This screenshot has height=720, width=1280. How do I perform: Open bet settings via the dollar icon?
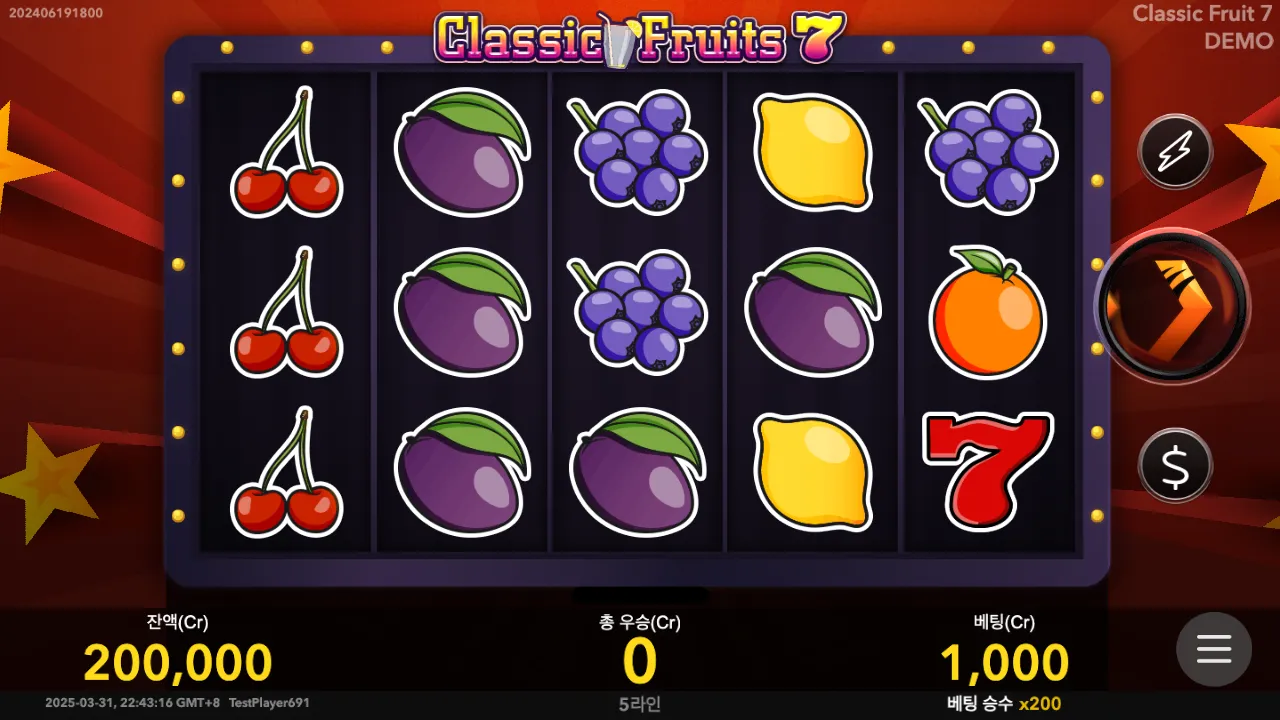point(1175,465)
